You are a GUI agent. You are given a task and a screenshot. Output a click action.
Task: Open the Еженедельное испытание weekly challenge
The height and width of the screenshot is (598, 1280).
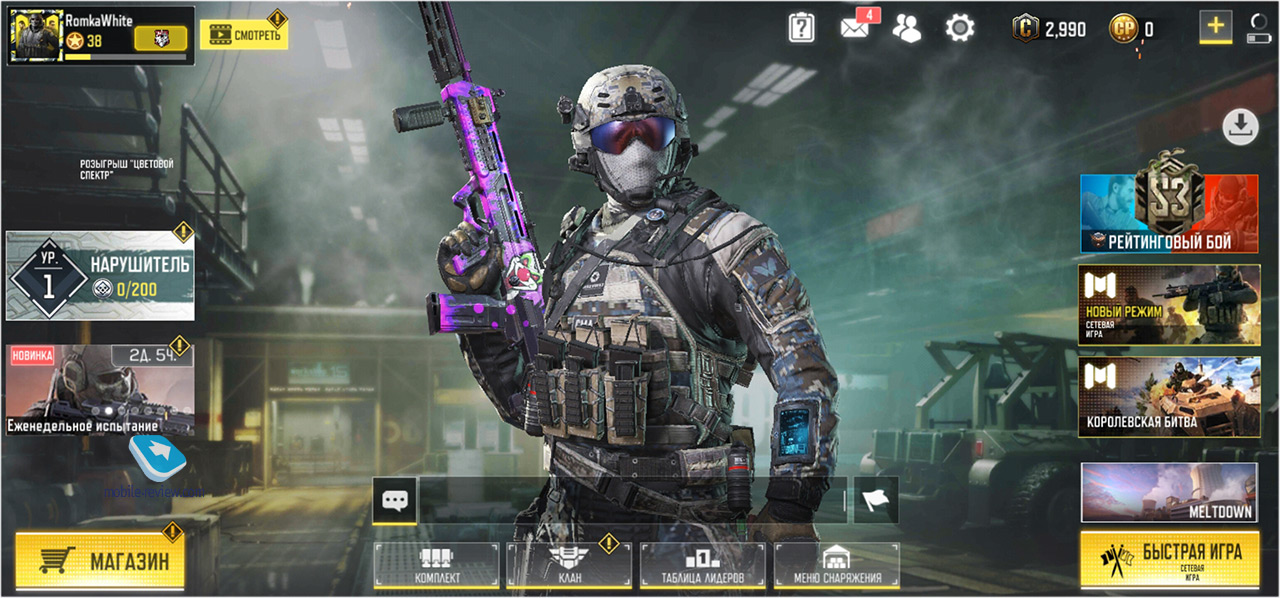point(99,392)
